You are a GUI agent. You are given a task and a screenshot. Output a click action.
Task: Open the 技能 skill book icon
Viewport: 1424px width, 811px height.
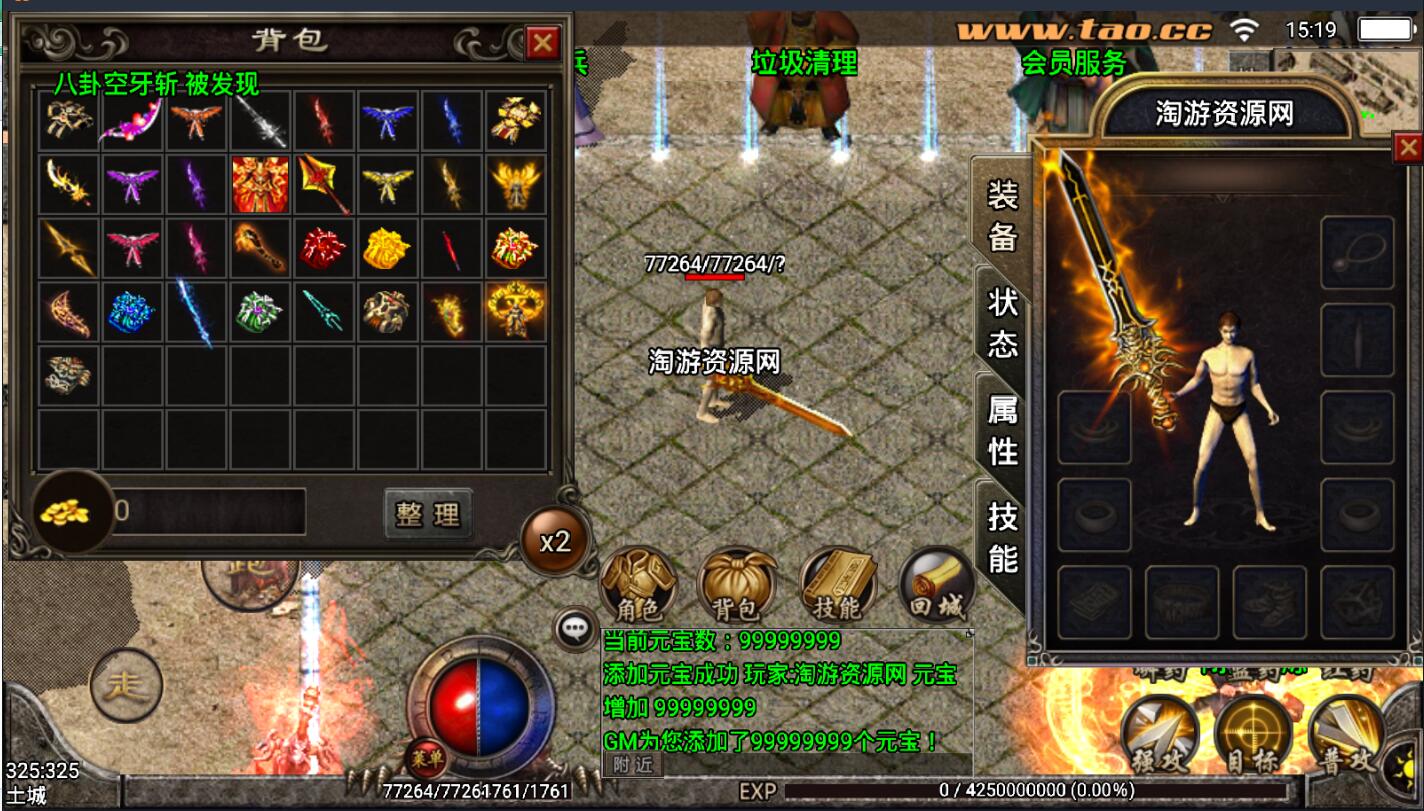838,585
